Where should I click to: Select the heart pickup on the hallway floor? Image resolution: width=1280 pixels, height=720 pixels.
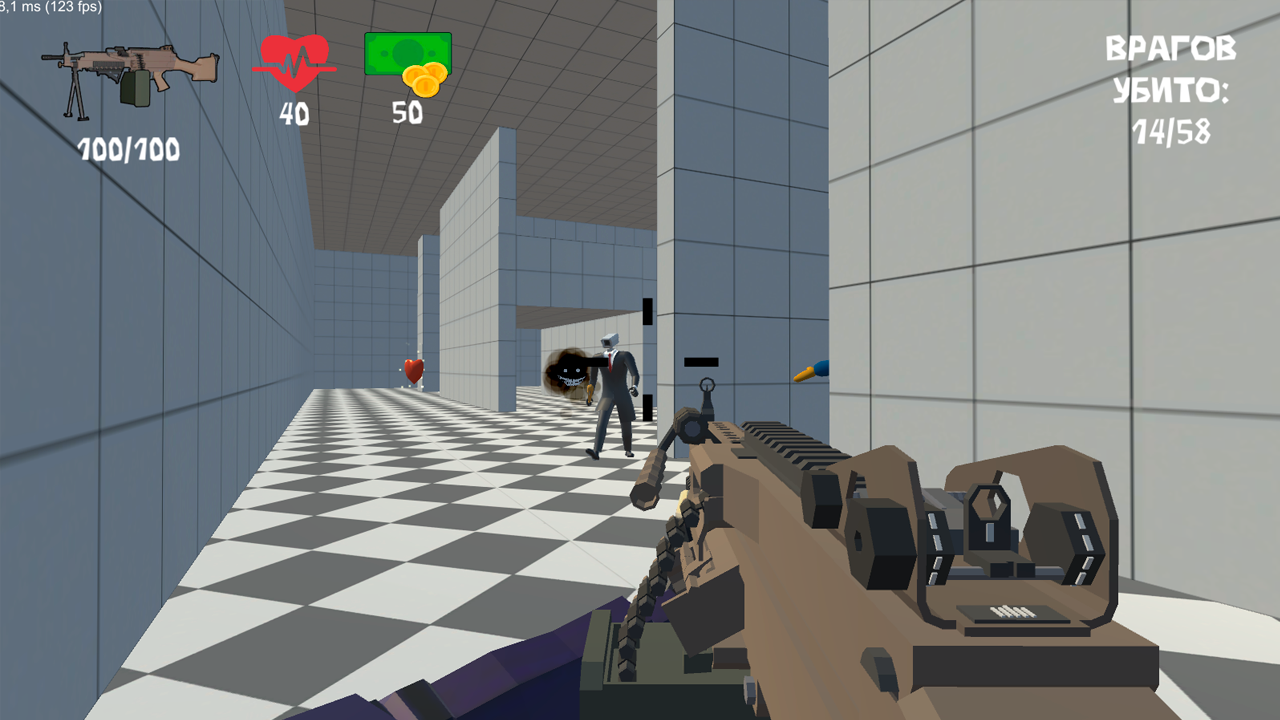coord(415,371)
